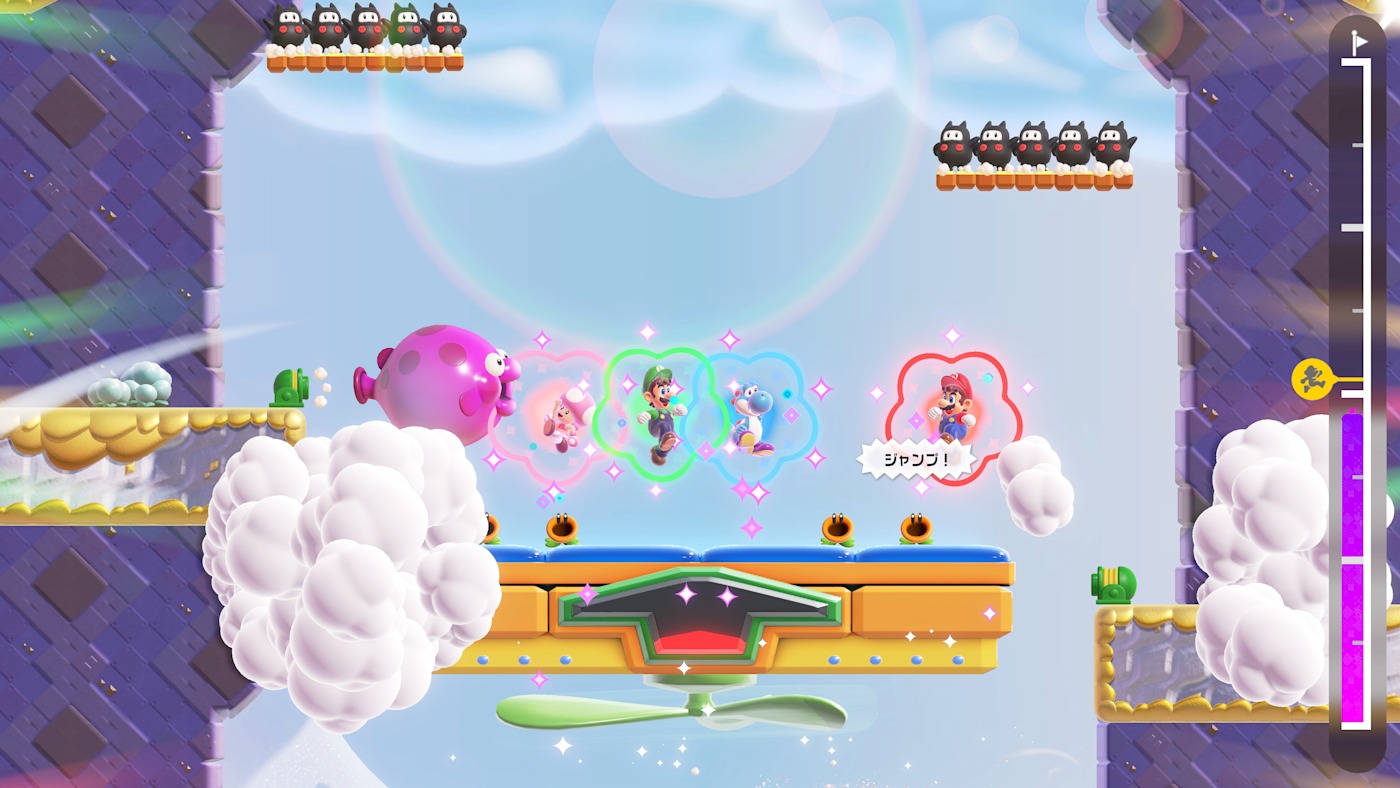This screenshot has height=788, width=1400.
Task: Select Luigi in the green bubble
Action: (660, 415)
